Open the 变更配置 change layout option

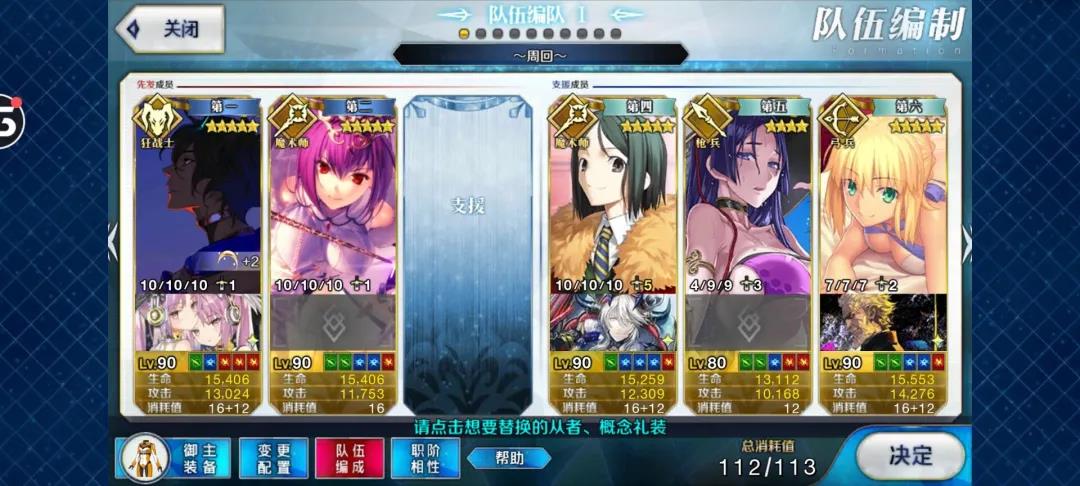point(273,459)
